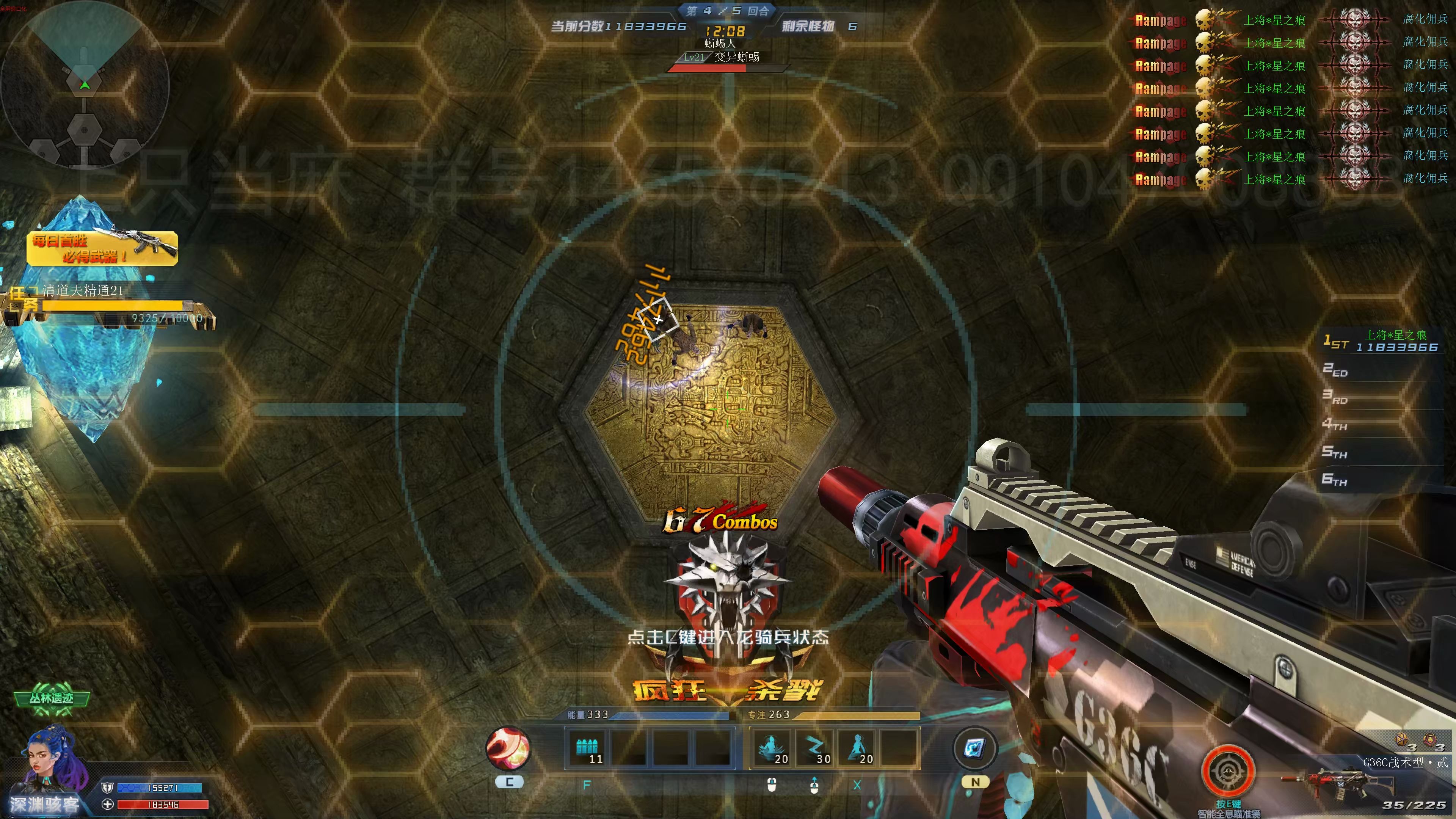Click the minimap radar
This screenshot has width=1456, height=819.
(x=85, y=85)
